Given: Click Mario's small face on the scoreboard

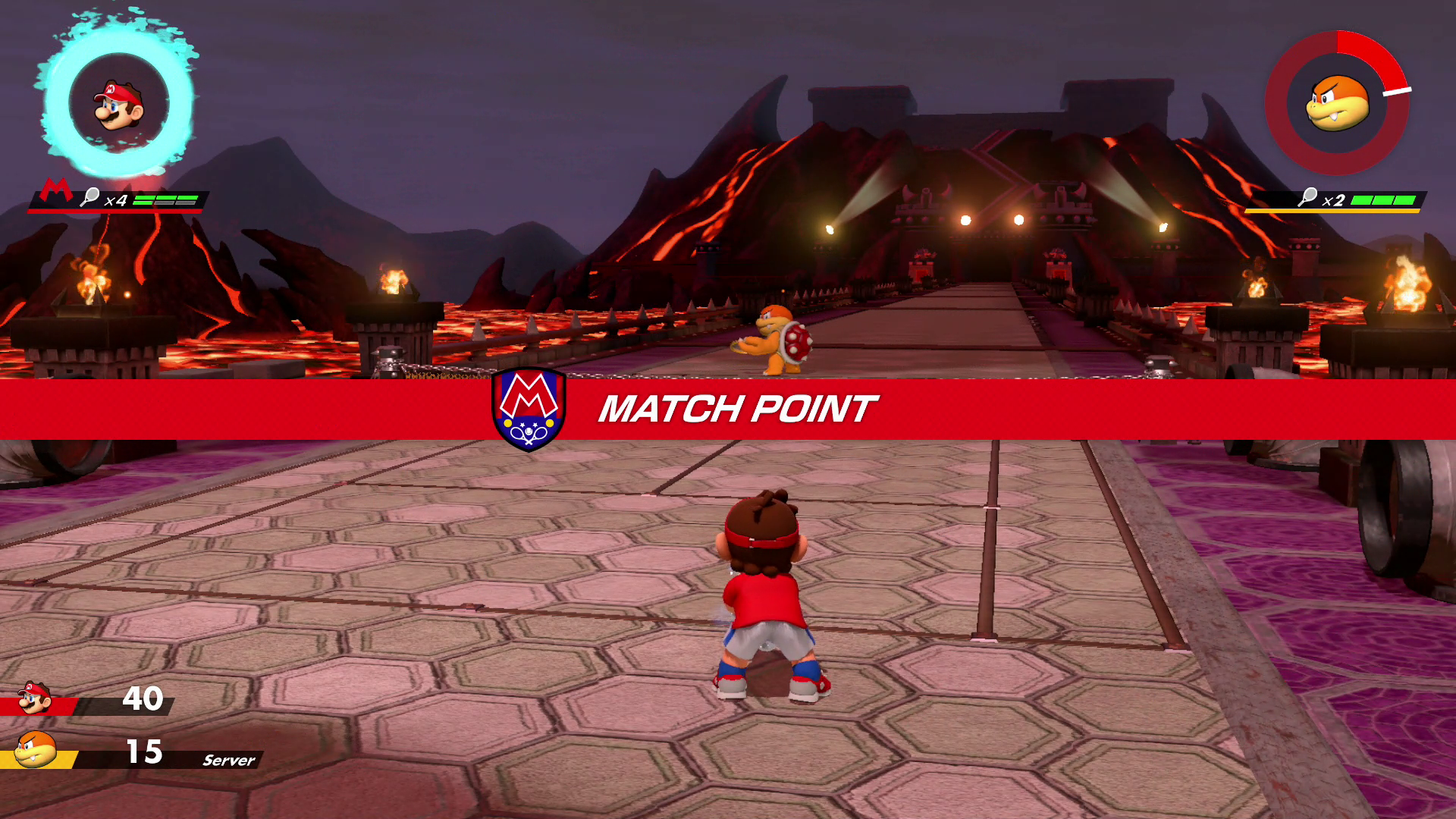Looking at the screenshot, I should click(x=34, y=698).
